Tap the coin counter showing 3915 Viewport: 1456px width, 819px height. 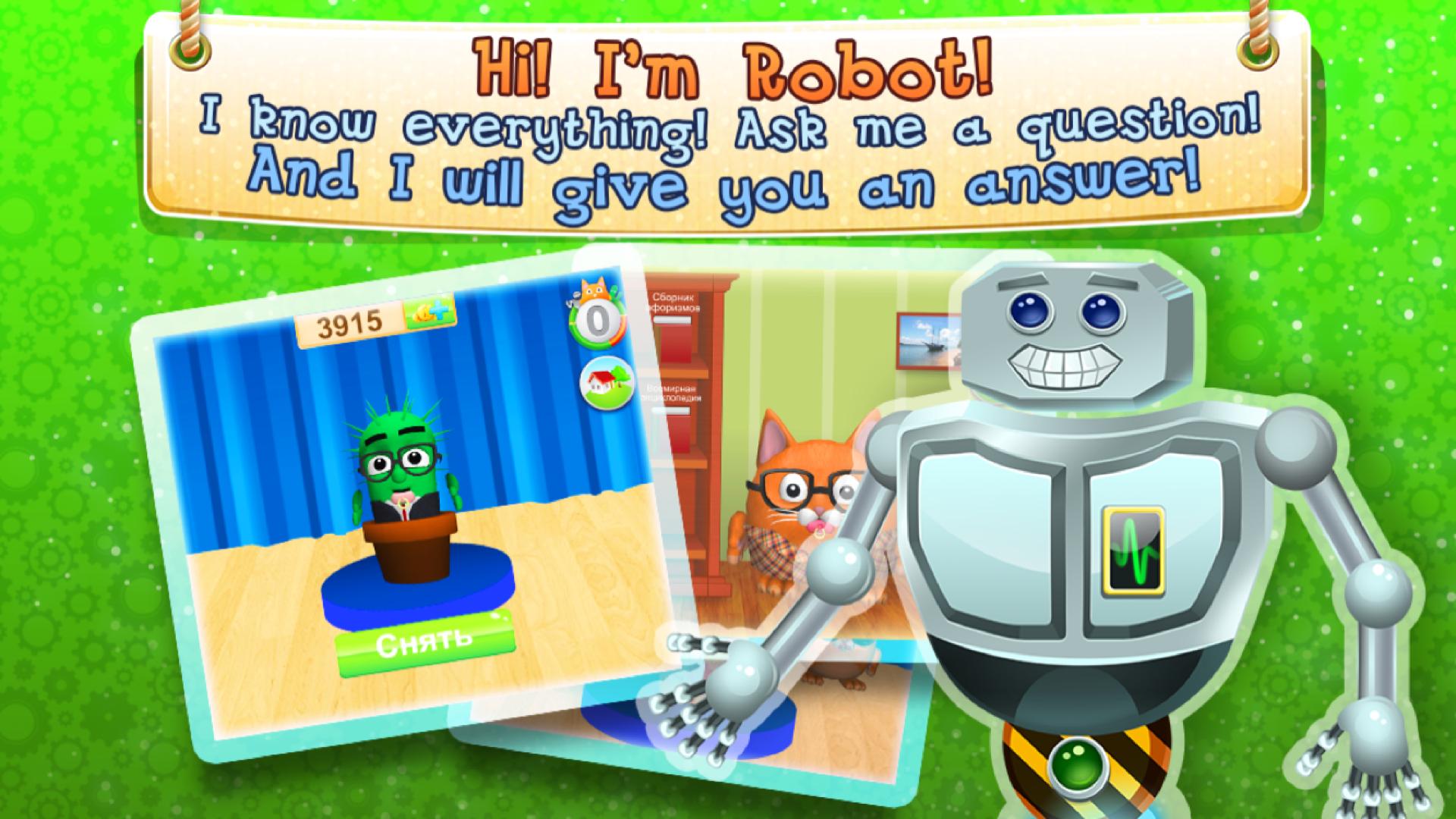tap(350, 322)
